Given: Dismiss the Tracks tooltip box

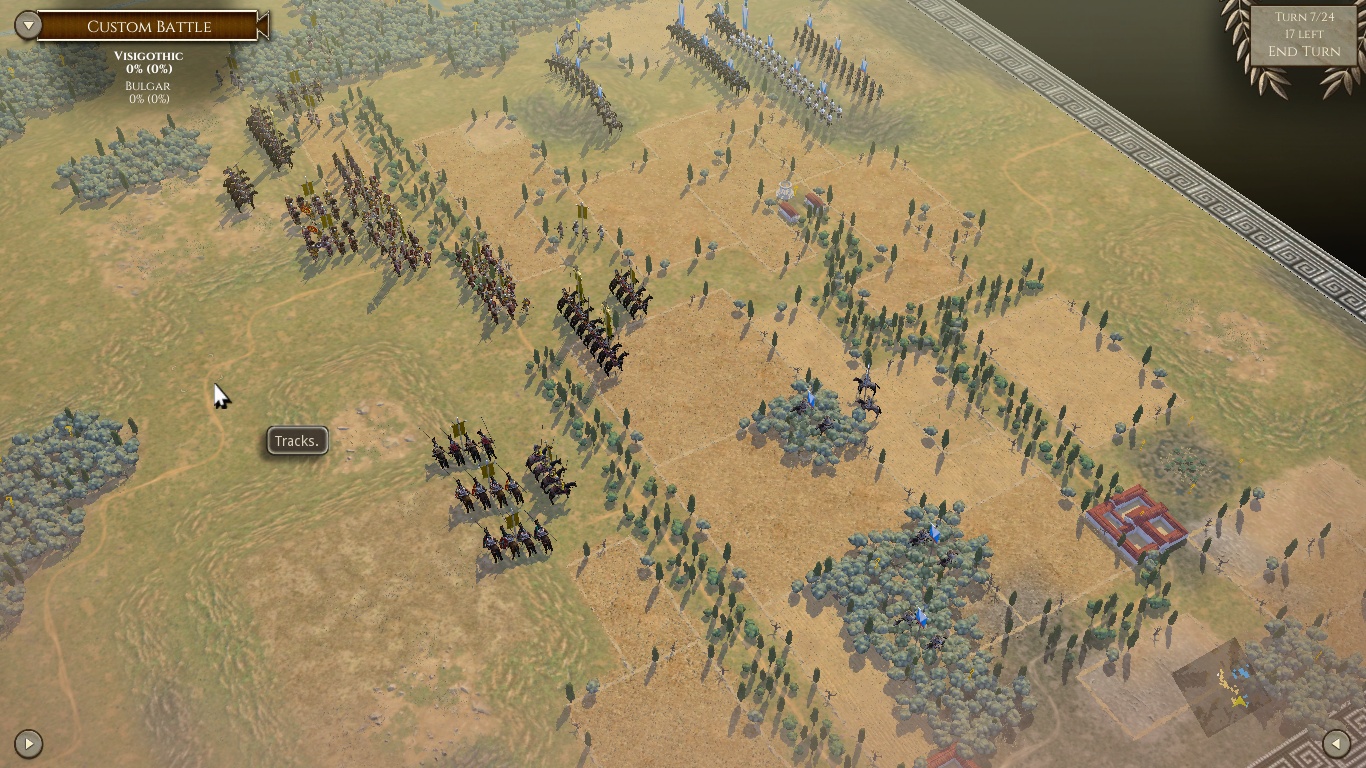Looking at the screenshot, I should tap(296, 440).
